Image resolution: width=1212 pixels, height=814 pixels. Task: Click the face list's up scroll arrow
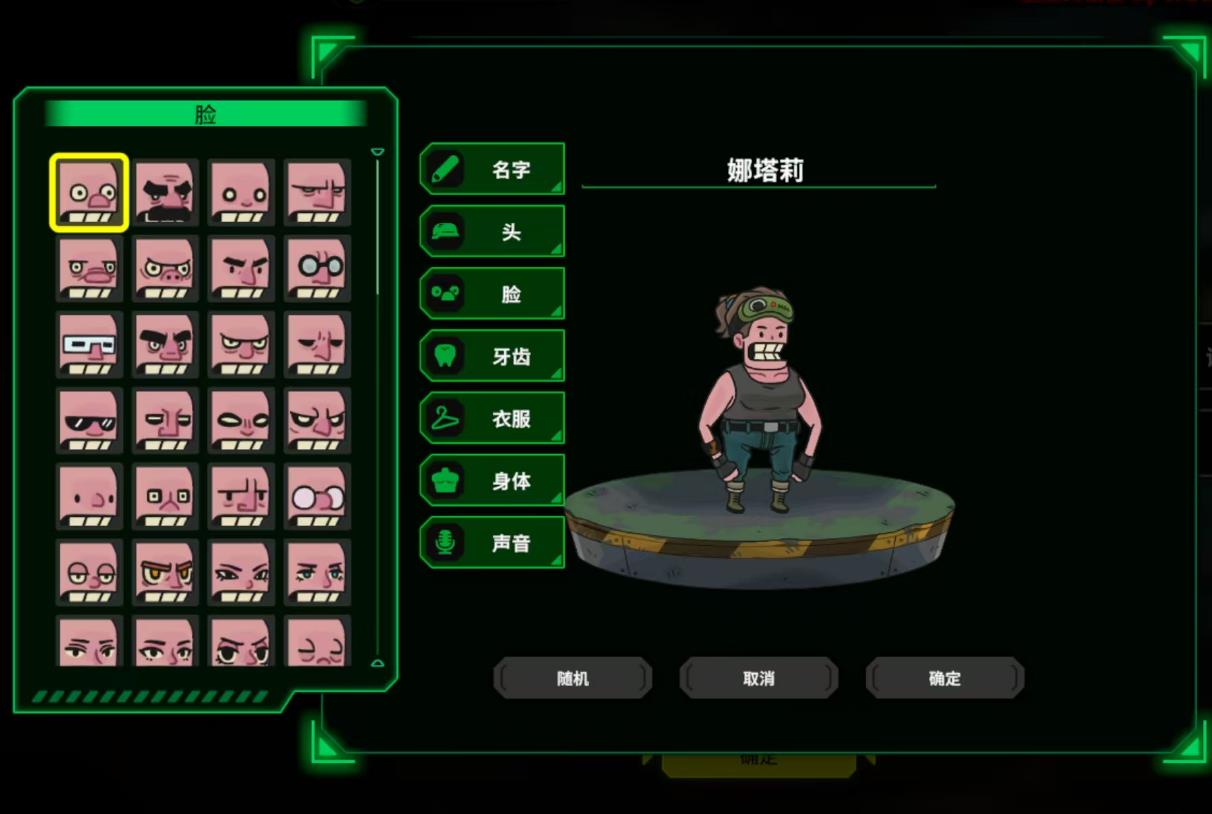click(x=377, y=153)
